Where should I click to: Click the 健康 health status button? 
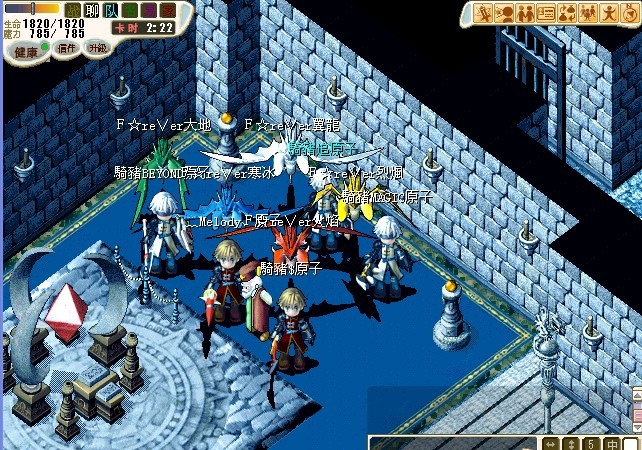tap(24, 50)
